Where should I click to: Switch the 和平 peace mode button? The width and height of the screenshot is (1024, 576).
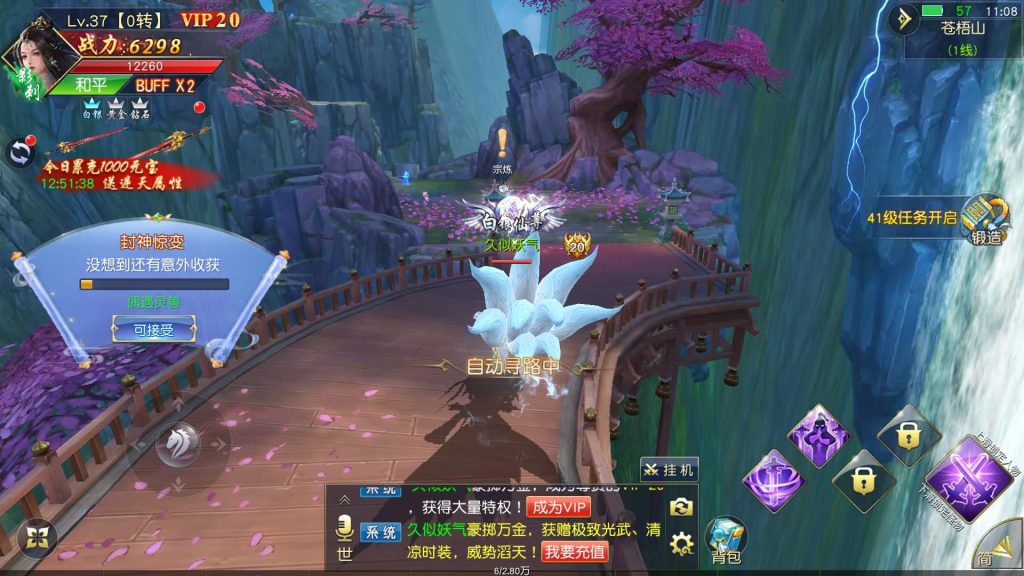click(92, 86)
